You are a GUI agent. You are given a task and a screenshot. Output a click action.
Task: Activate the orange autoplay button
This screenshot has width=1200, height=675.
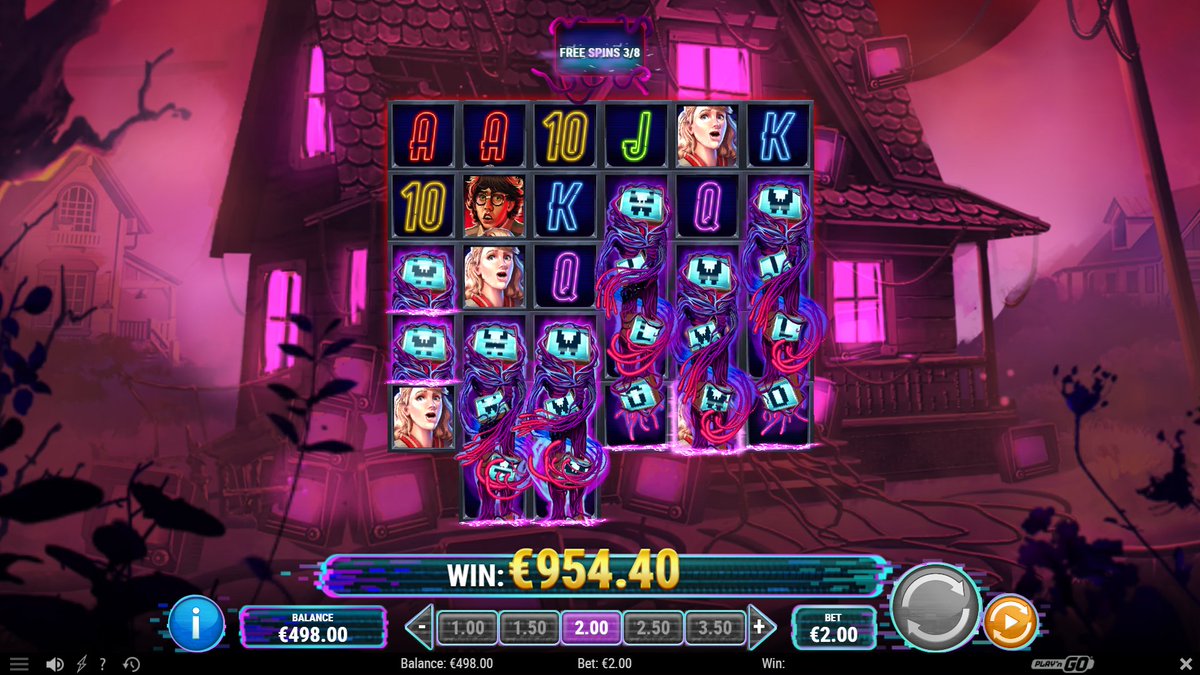tap(1010, 622)
